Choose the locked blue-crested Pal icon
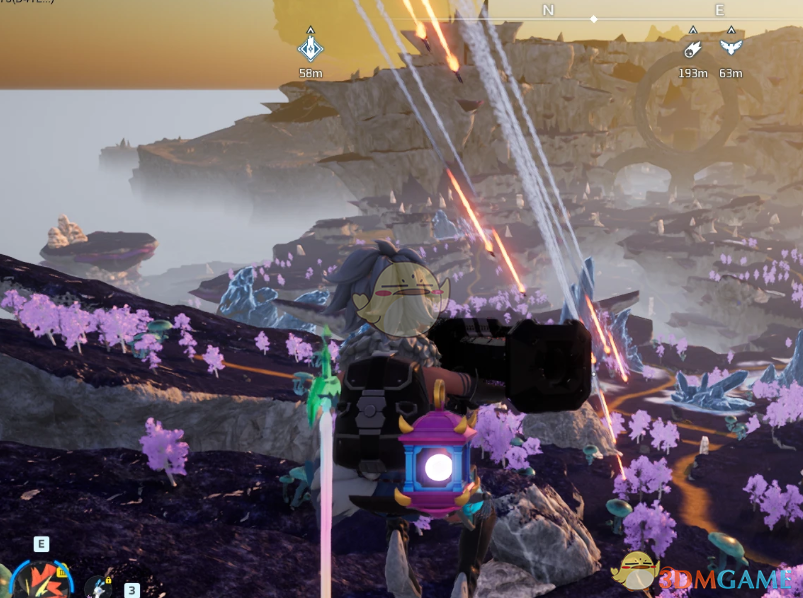The height and width of the screenshot is (598, 803). 99,586
